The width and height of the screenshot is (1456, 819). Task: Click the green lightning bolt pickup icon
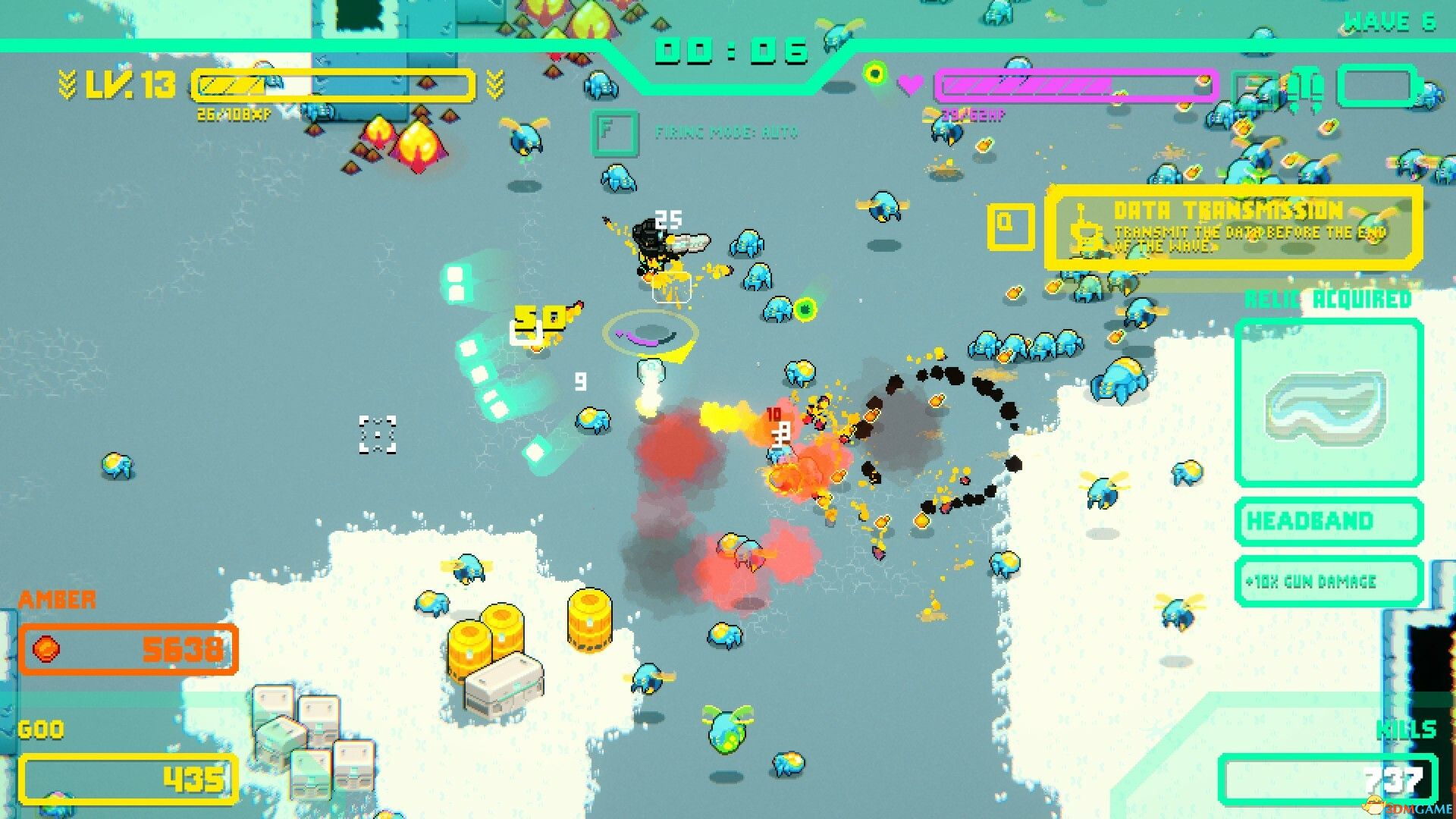coord(804,309)
